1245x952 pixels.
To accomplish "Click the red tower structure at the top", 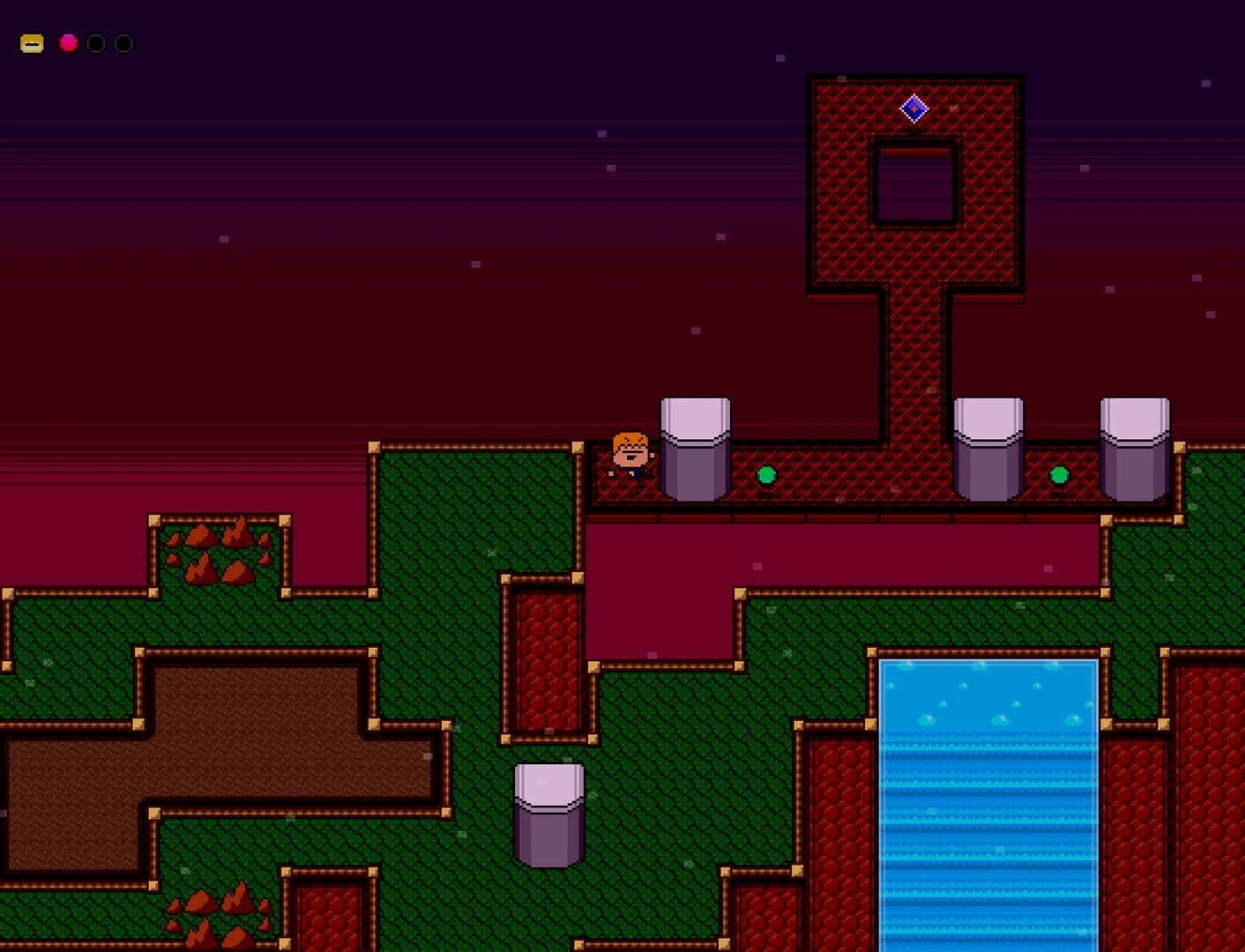I will coord(846,176).
